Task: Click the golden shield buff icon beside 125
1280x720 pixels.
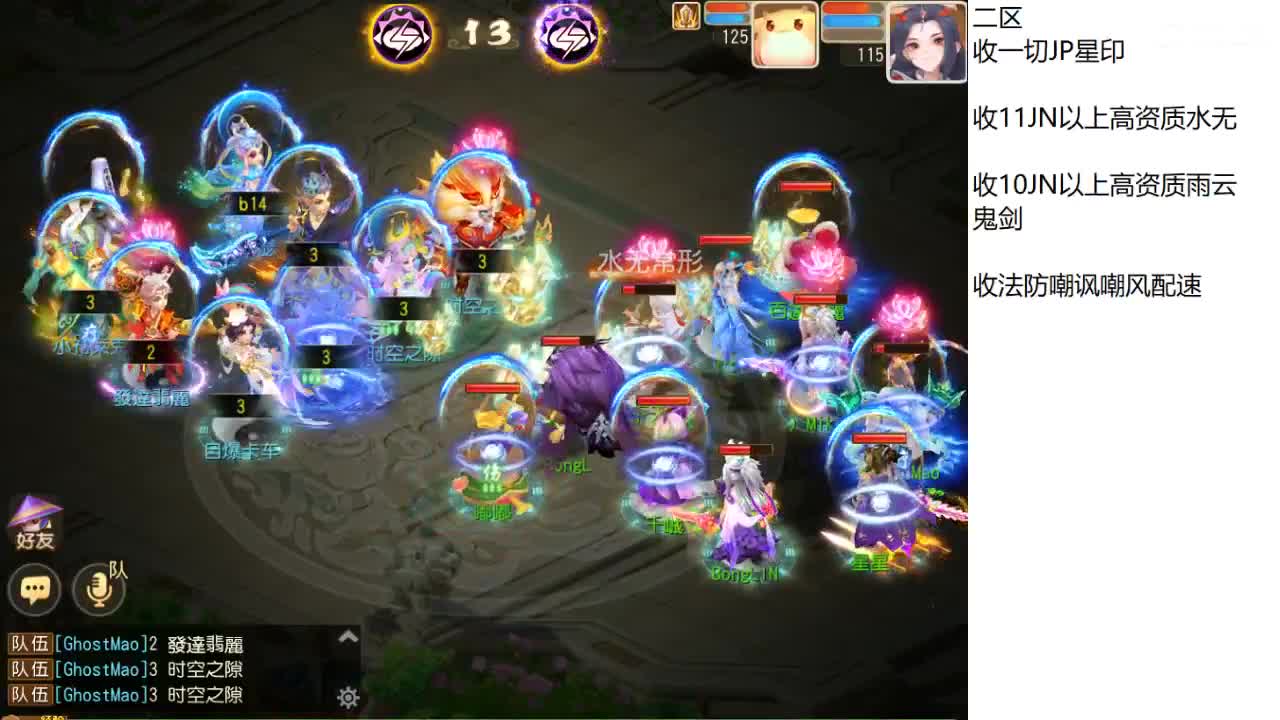Action: pyautogui.click(x=685, y=18)
